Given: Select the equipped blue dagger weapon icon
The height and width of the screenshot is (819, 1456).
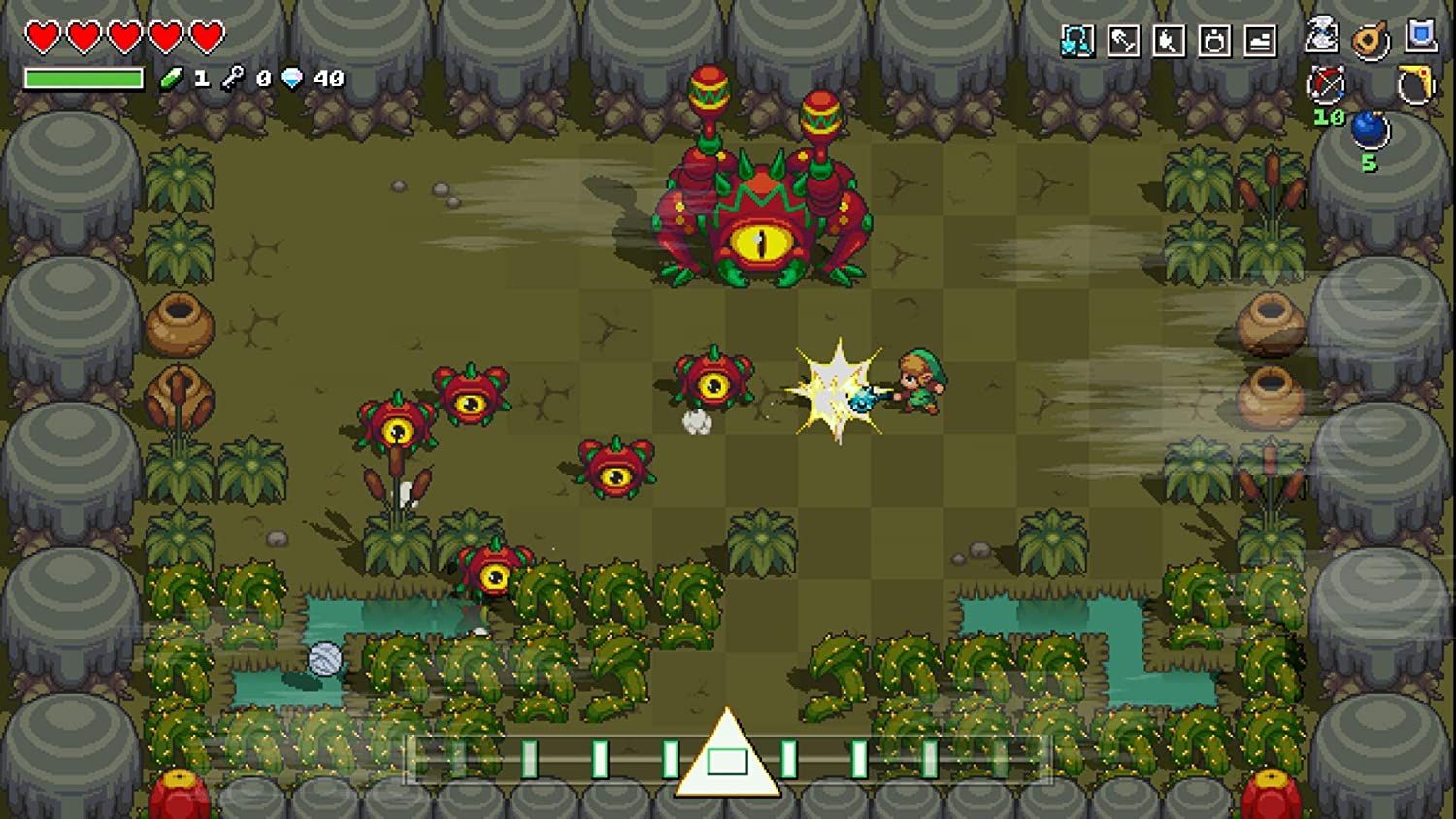Looking at the screenshot, I should 1077,39.
